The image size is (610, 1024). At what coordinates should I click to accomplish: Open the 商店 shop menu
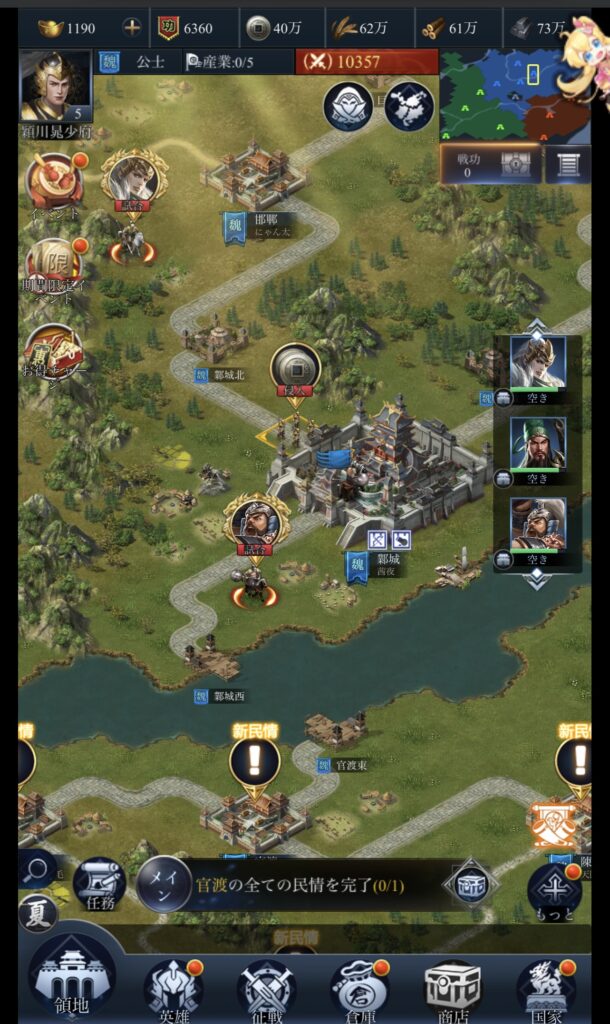click(452, 987)
